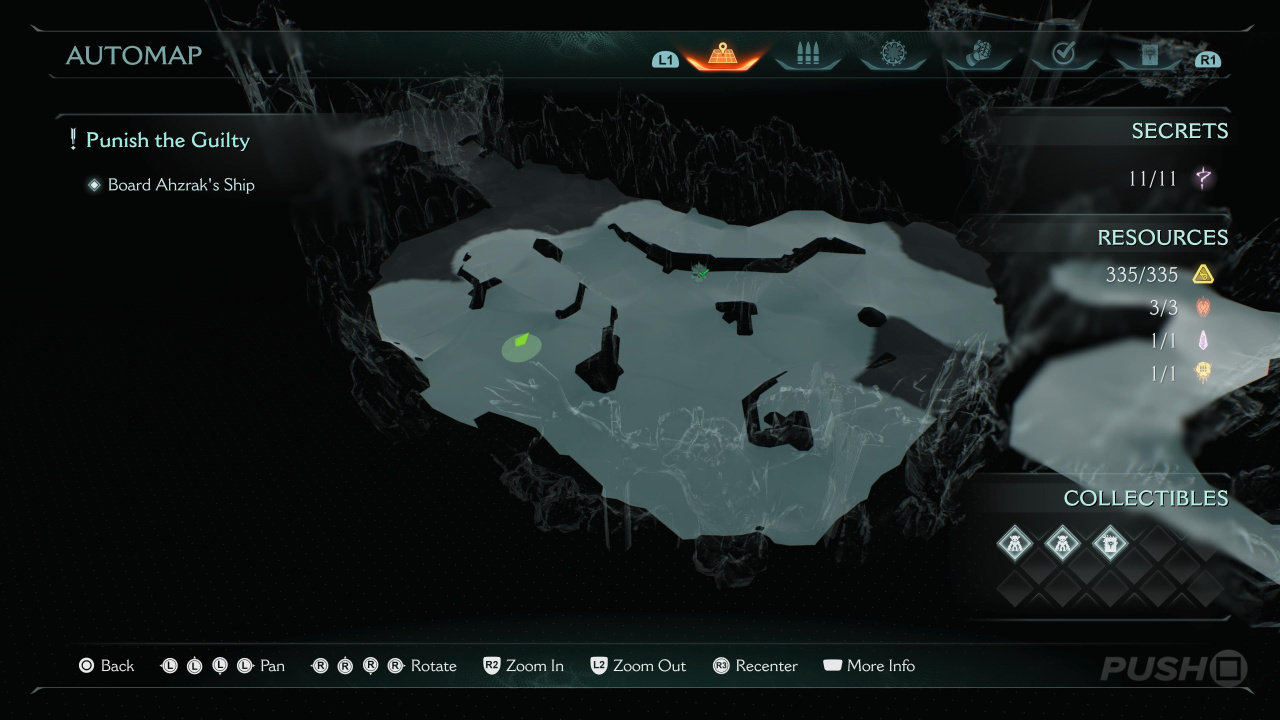Image resolution: width=1280 pixels, height=720 pixels.
Task: Click the purple secrets icon
Action: coord(1203,179)
